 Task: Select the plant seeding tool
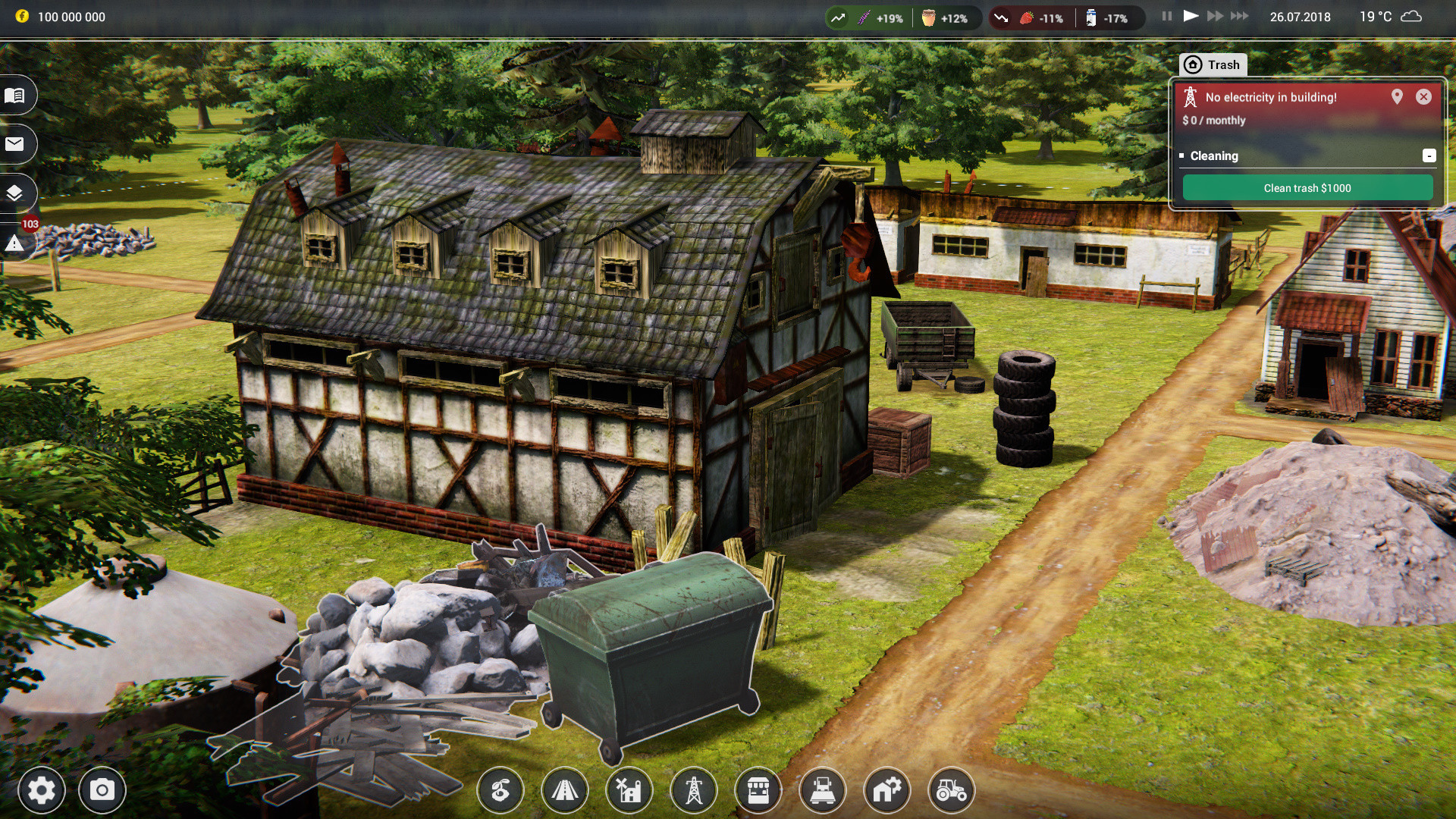[500, 790]
